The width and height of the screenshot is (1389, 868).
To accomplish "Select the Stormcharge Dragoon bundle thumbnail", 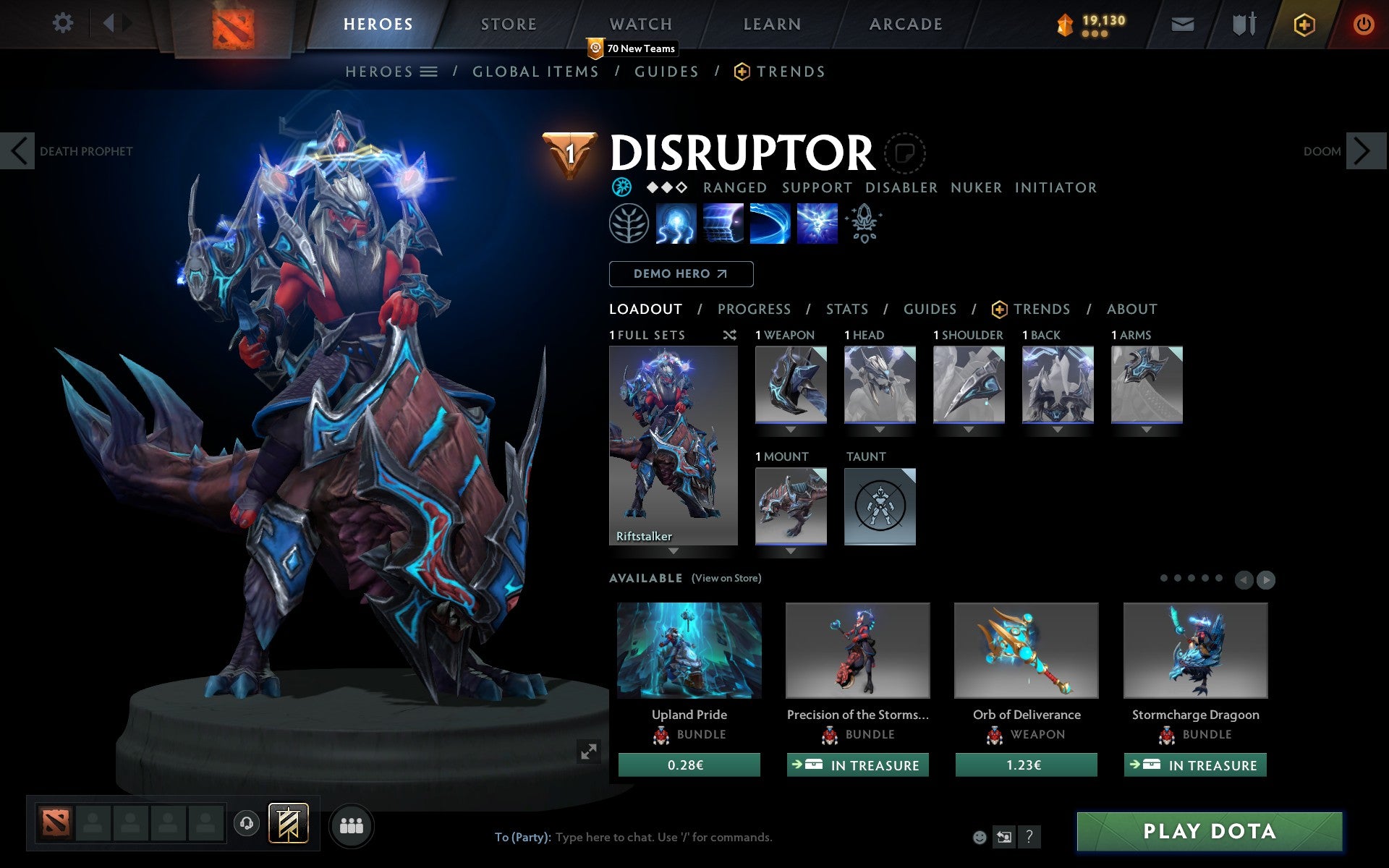I will point(1194,650).
